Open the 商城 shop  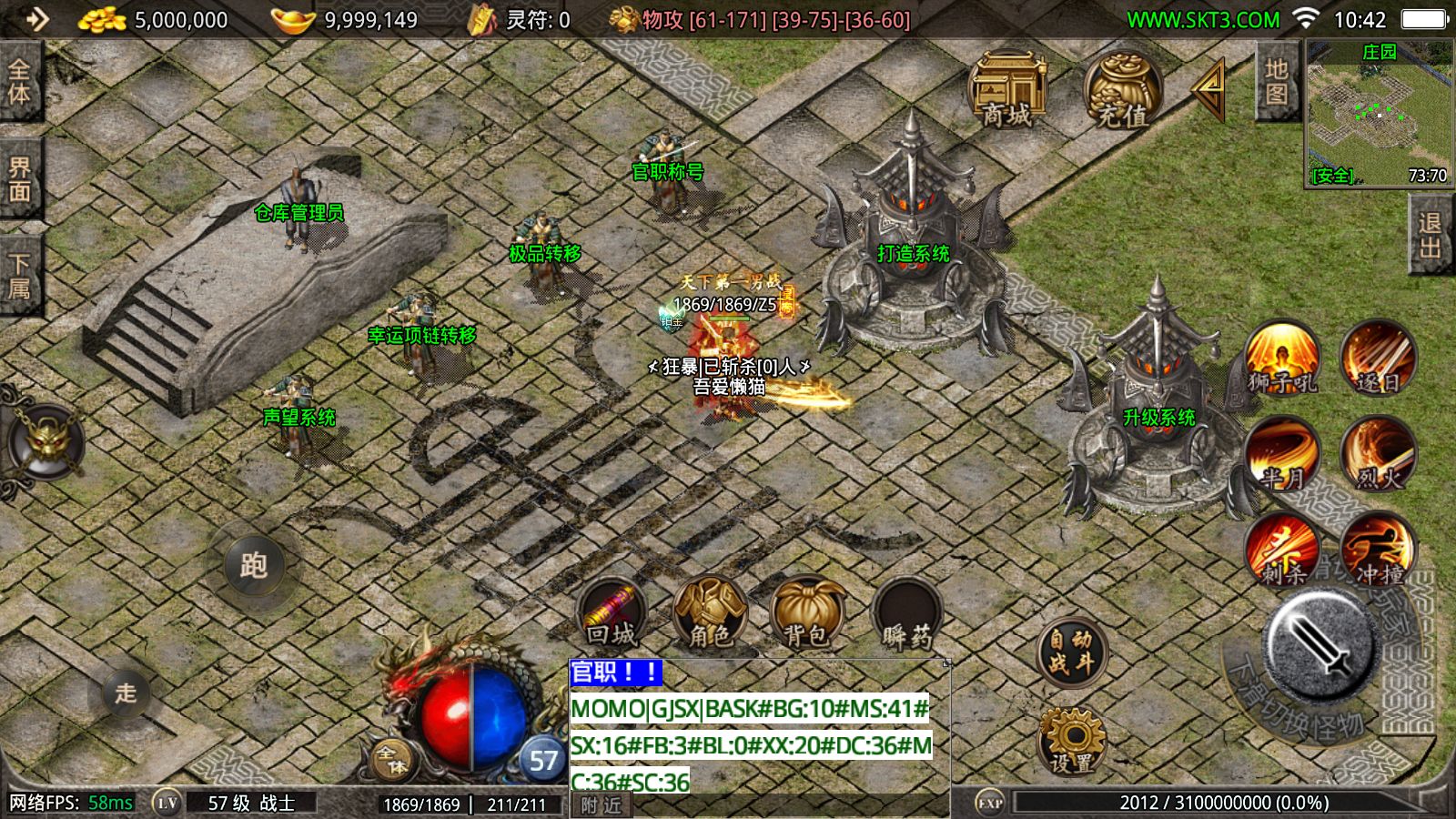tap(1007, 89)
